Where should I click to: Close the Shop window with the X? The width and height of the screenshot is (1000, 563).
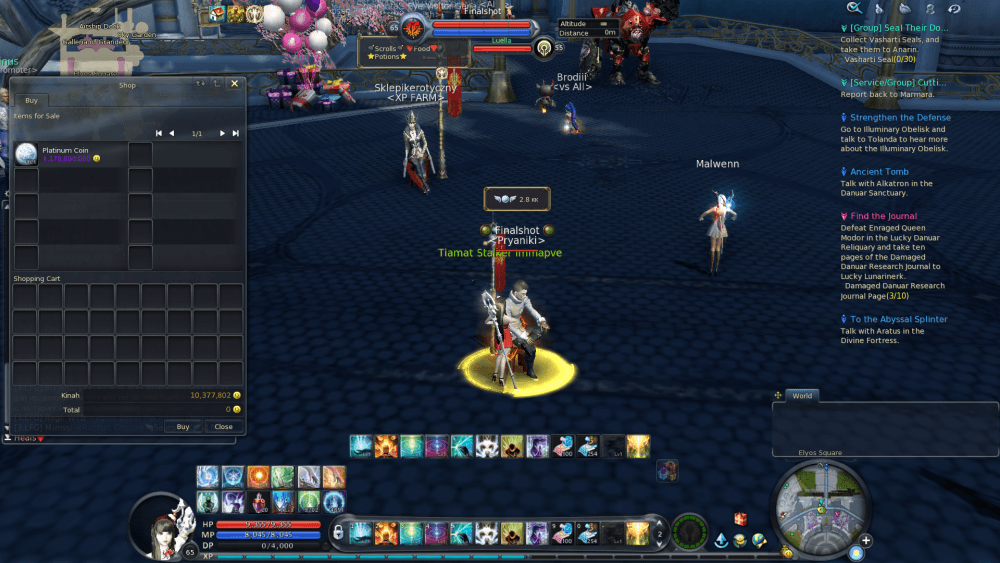pyautogui.click(x=234, y=85)
